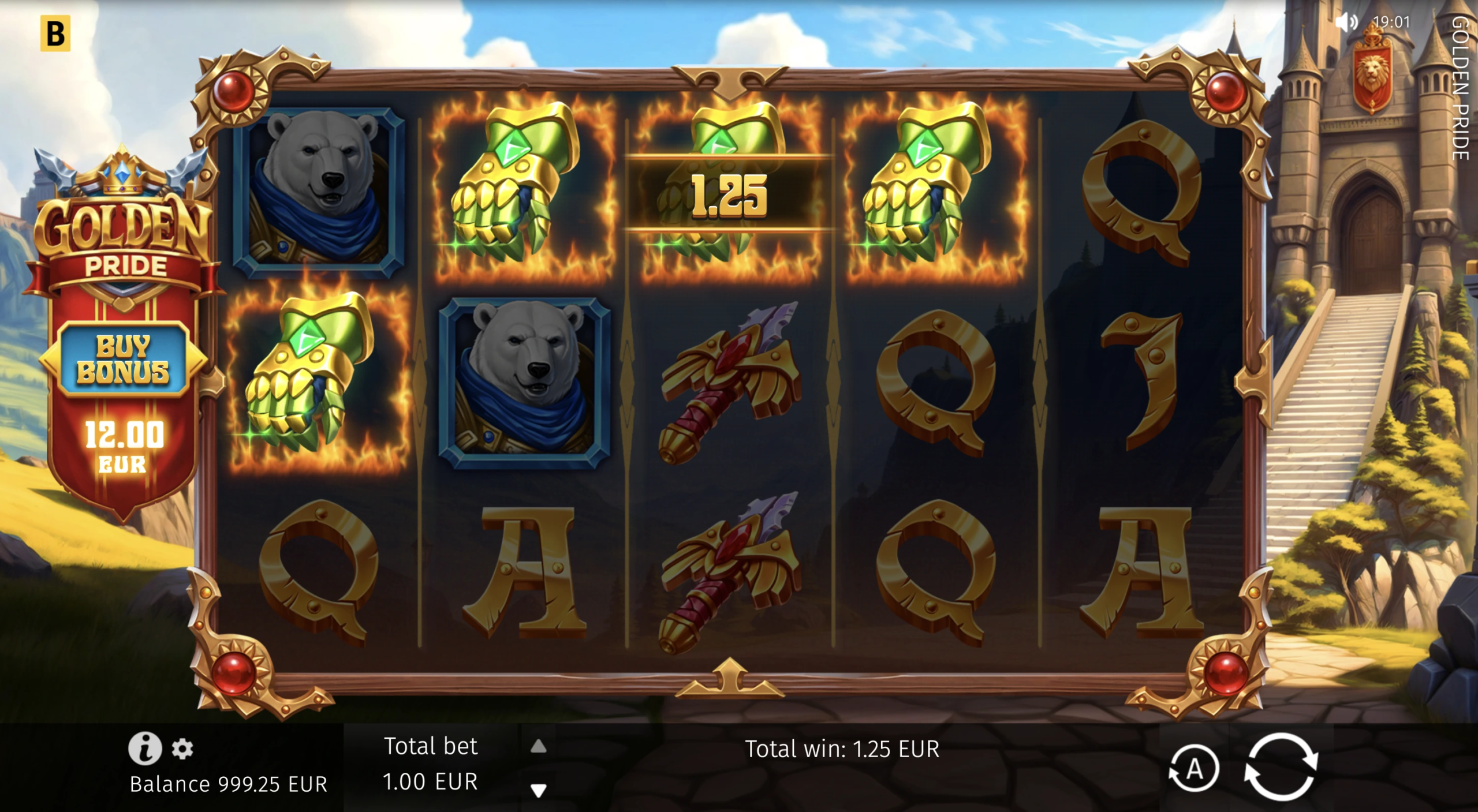Spin the reels with the circular arrows button
The image size is (1478, 812).
point(1281,767)
